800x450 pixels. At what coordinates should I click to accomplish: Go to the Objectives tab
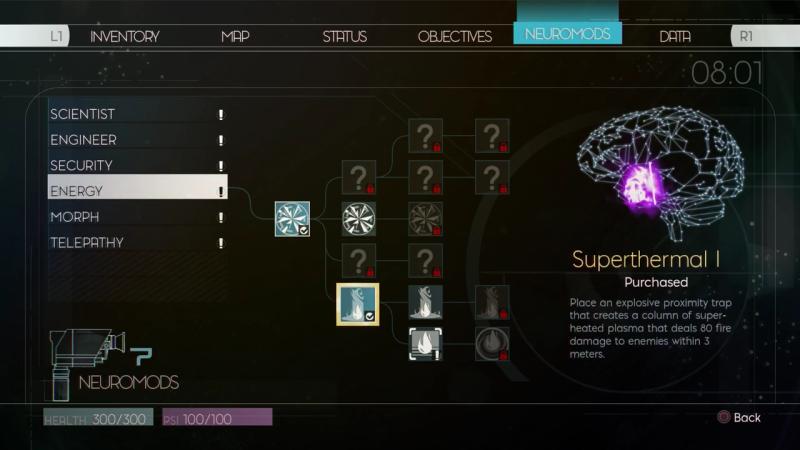pyautogui.click(x=454, y=36)
